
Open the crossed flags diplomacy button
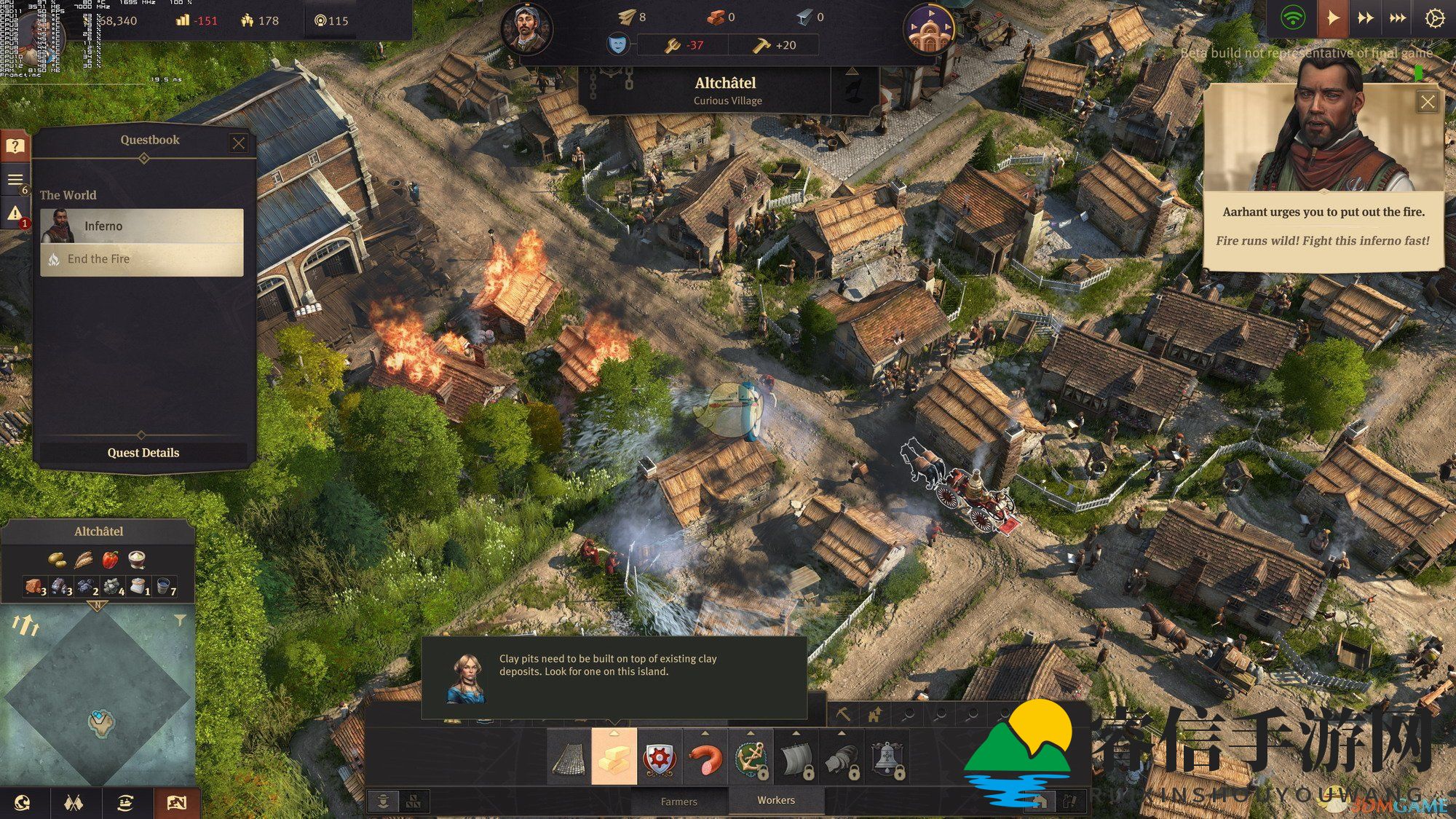[x=74, y=803]
